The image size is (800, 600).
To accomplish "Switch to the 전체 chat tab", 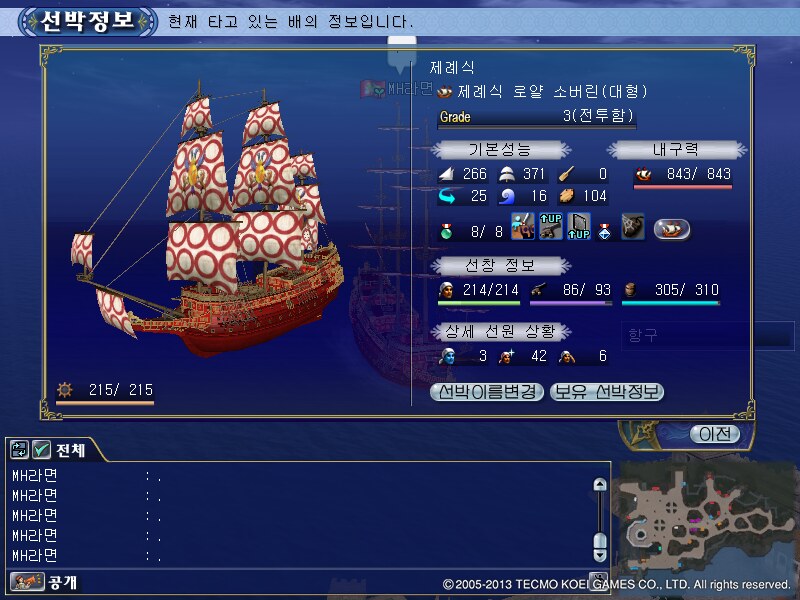I will [x=70, y=450].
